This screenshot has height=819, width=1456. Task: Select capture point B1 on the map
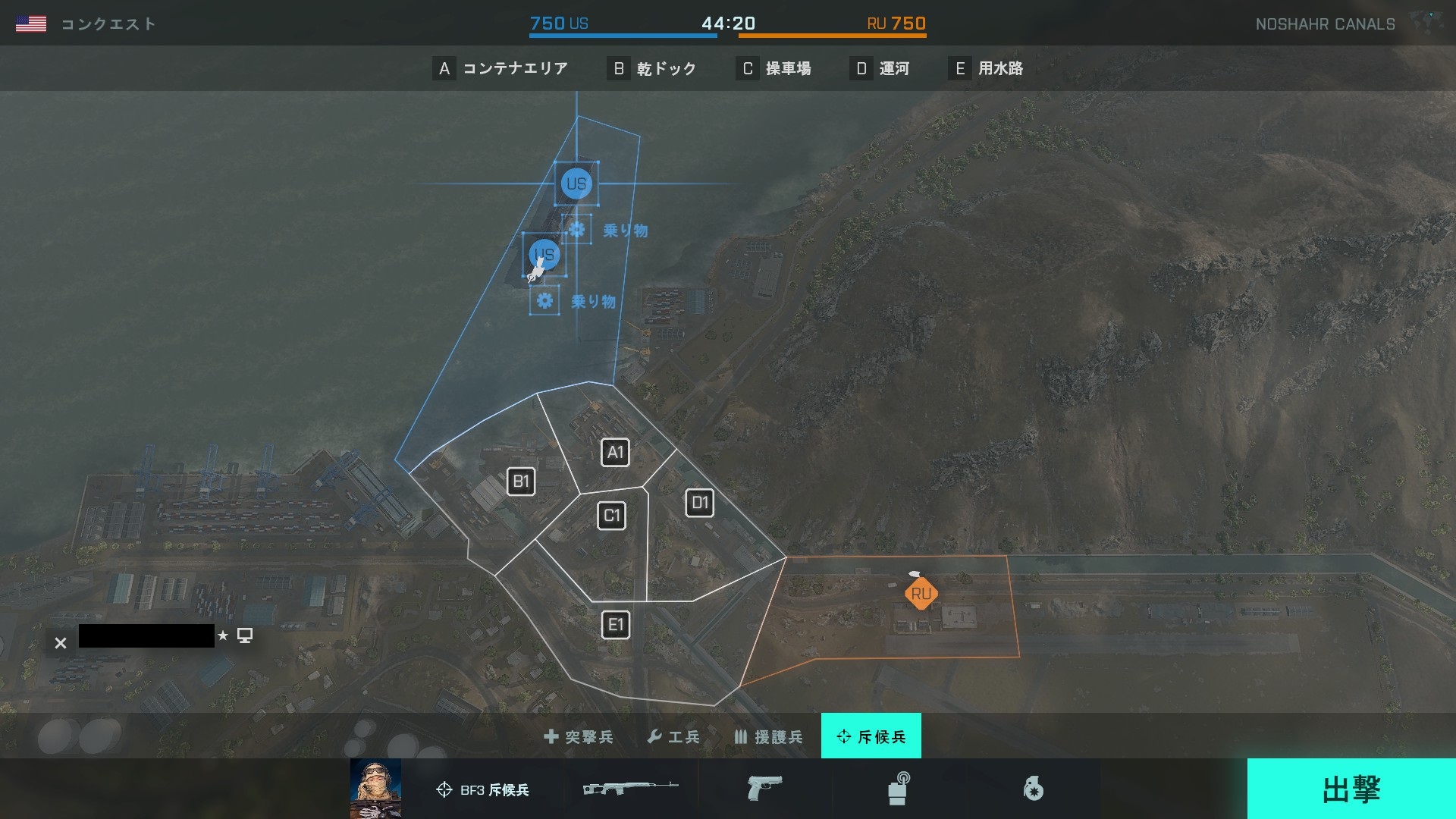[521, 482]
